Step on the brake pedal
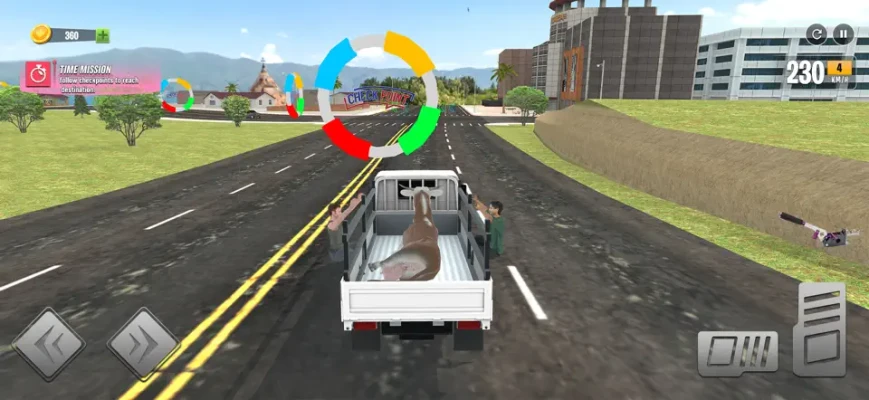The width and height of the screenshot is (869, 400). 737,352
